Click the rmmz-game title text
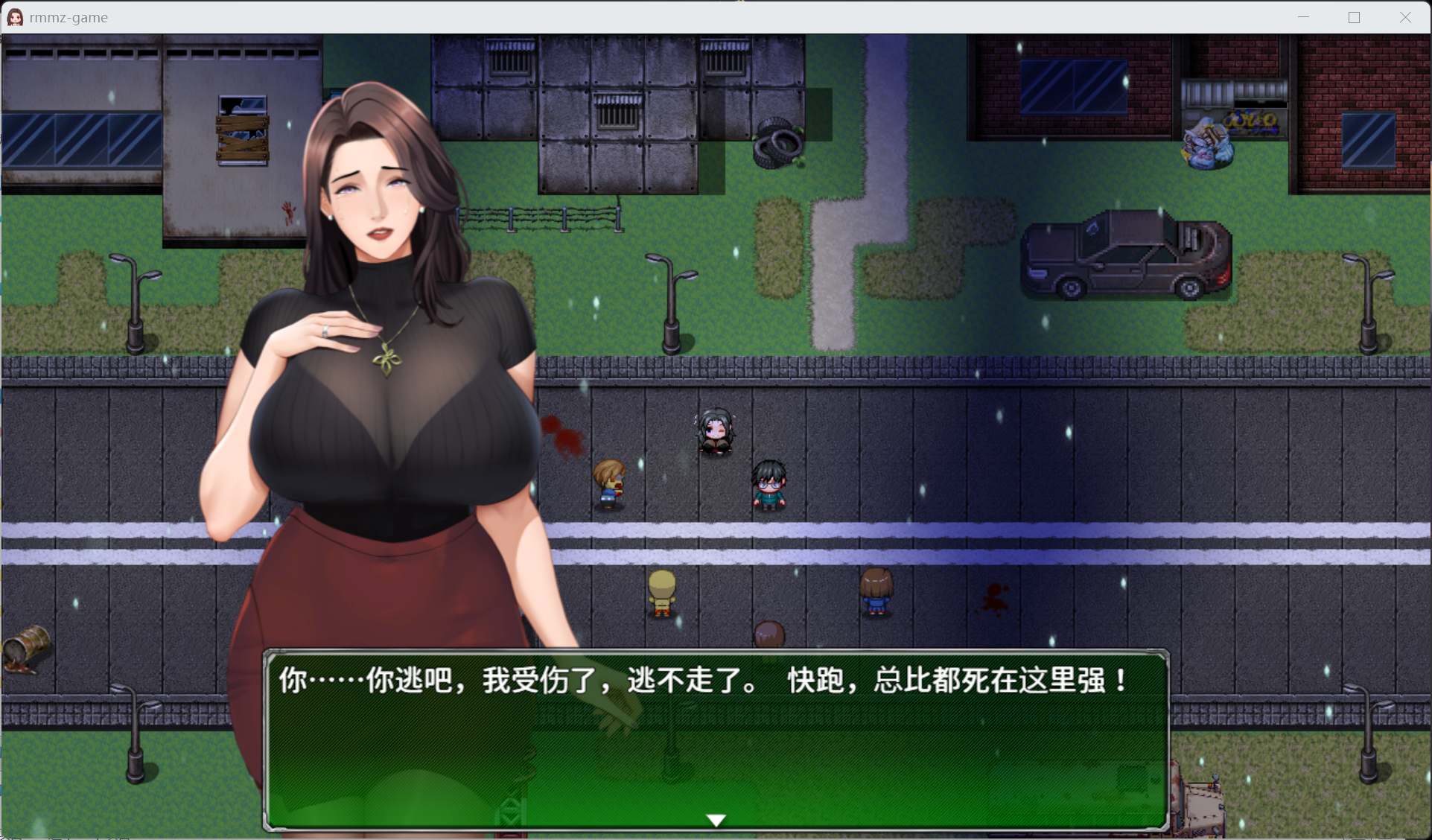 pyautogui.click(x=67, y=16)
